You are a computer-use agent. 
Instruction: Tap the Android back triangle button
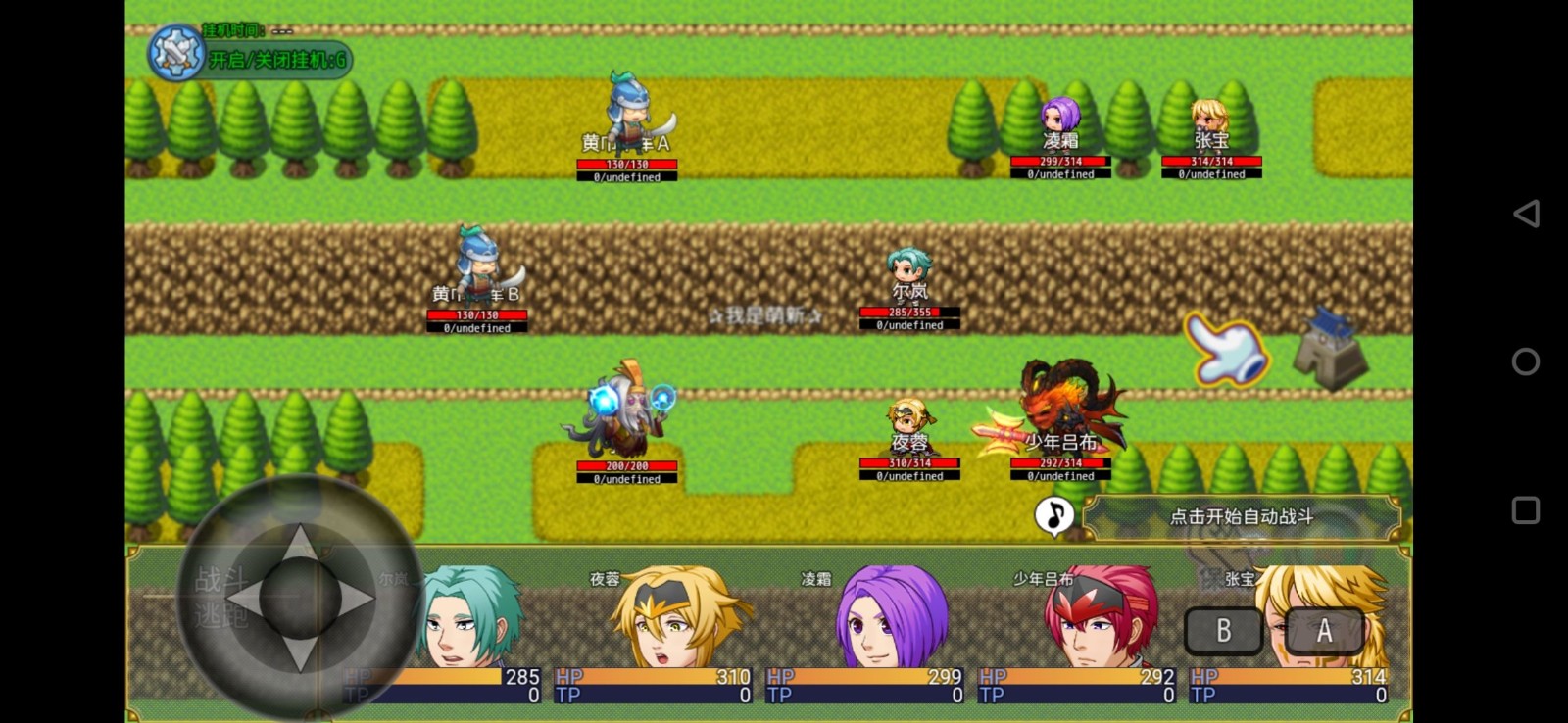(1526, 214)
